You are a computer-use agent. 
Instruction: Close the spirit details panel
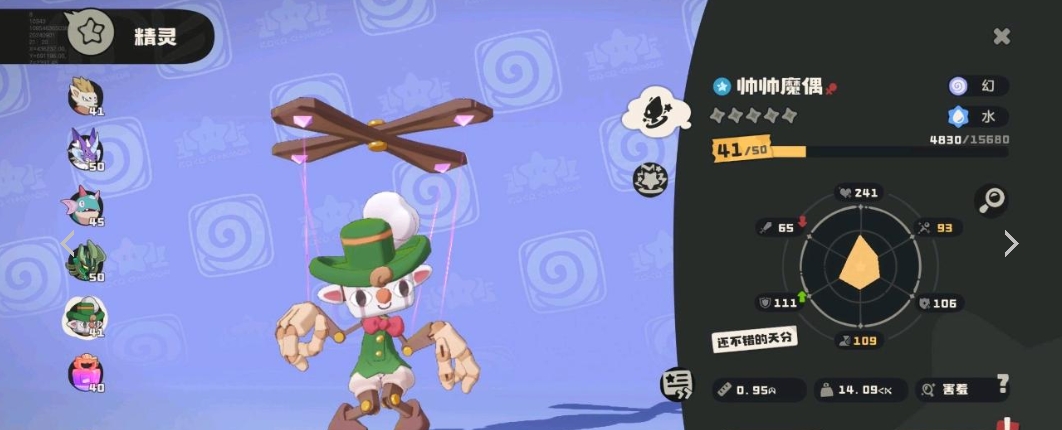[x=1001, y=37]
